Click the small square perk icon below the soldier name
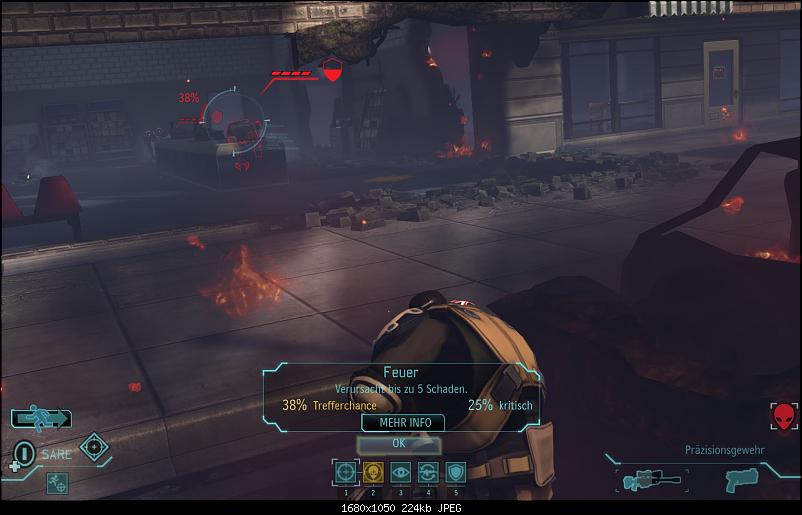The height and width of the screenshot is (515, 802). pos(56,481)
